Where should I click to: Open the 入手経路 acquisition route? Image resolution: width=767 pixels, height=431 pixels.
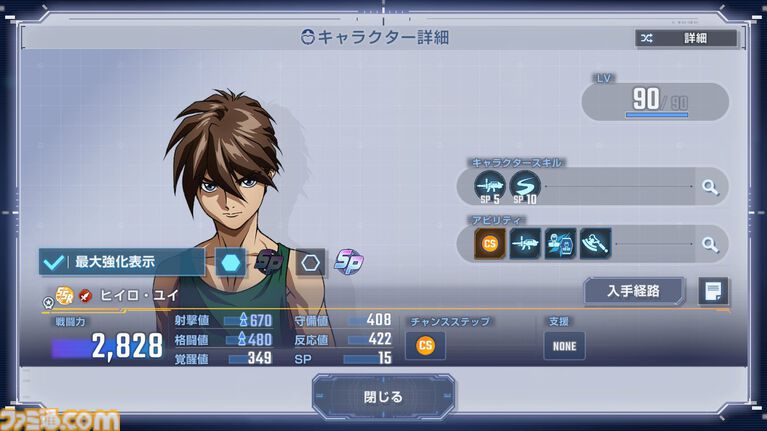pos(634,291)
